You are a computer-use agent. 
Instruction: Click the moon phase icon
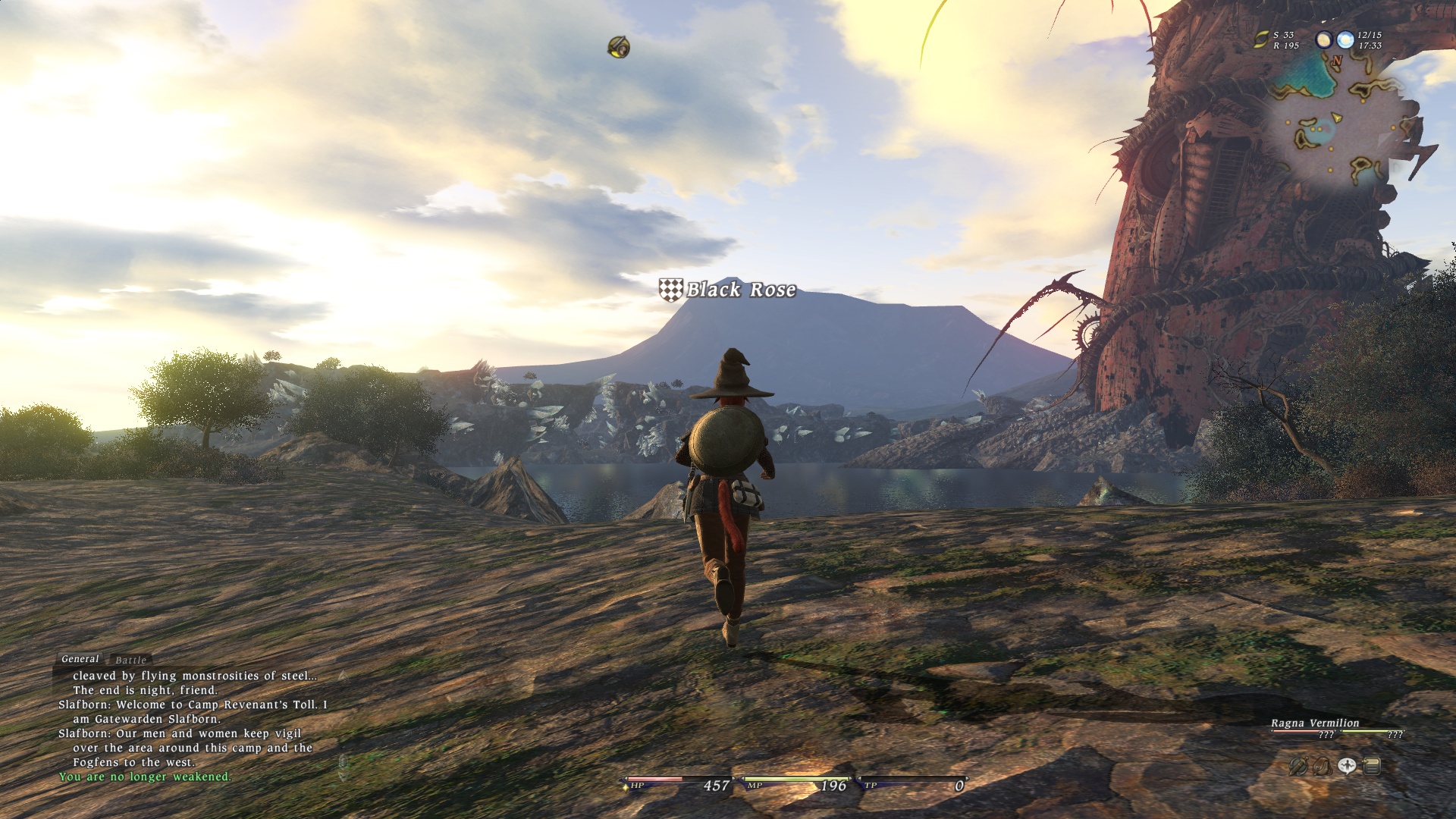1324,39
